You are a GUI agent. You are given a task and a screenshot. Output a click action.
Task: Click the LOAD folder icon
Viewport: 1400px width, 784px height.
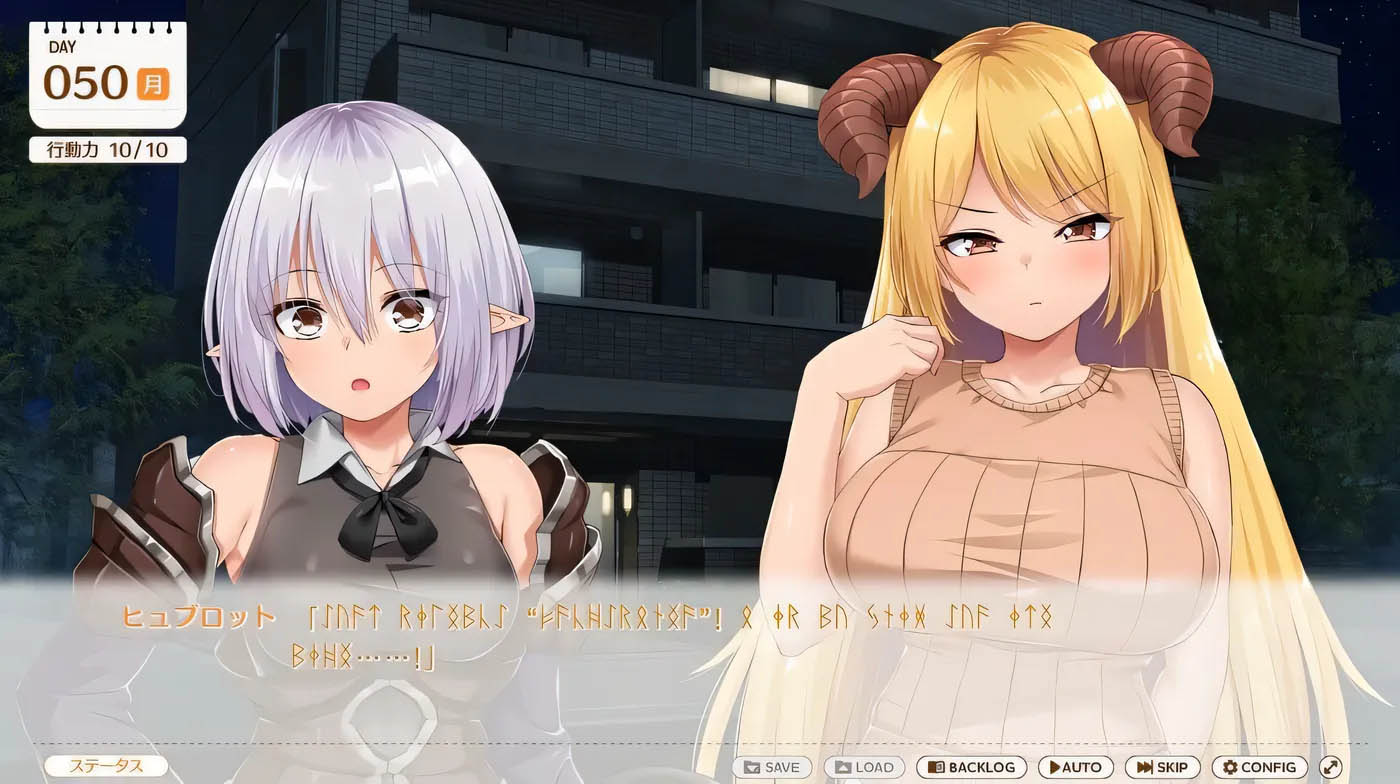click(843, 767)
